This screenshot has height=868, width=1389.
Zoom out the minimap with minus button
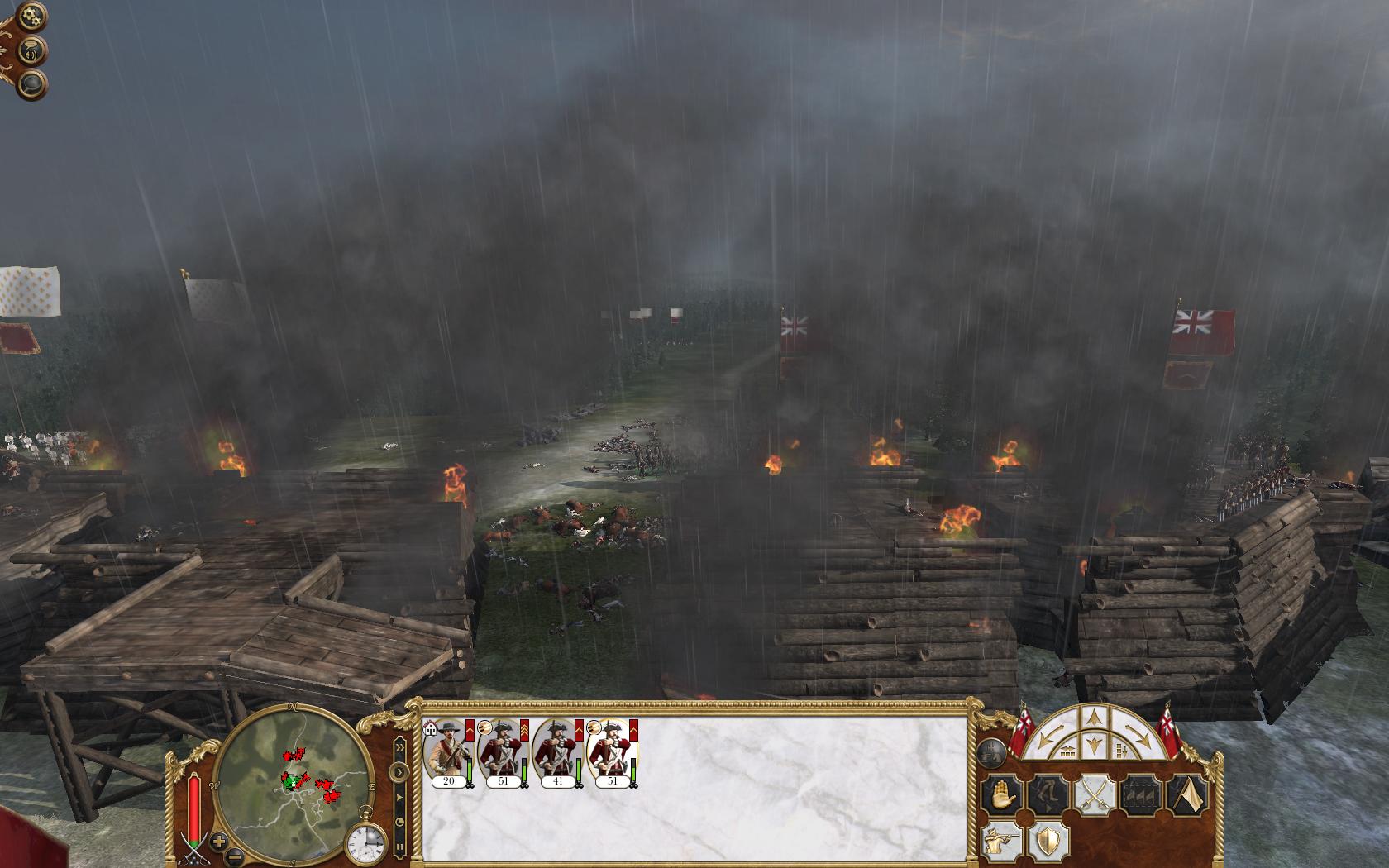(235, 855)
